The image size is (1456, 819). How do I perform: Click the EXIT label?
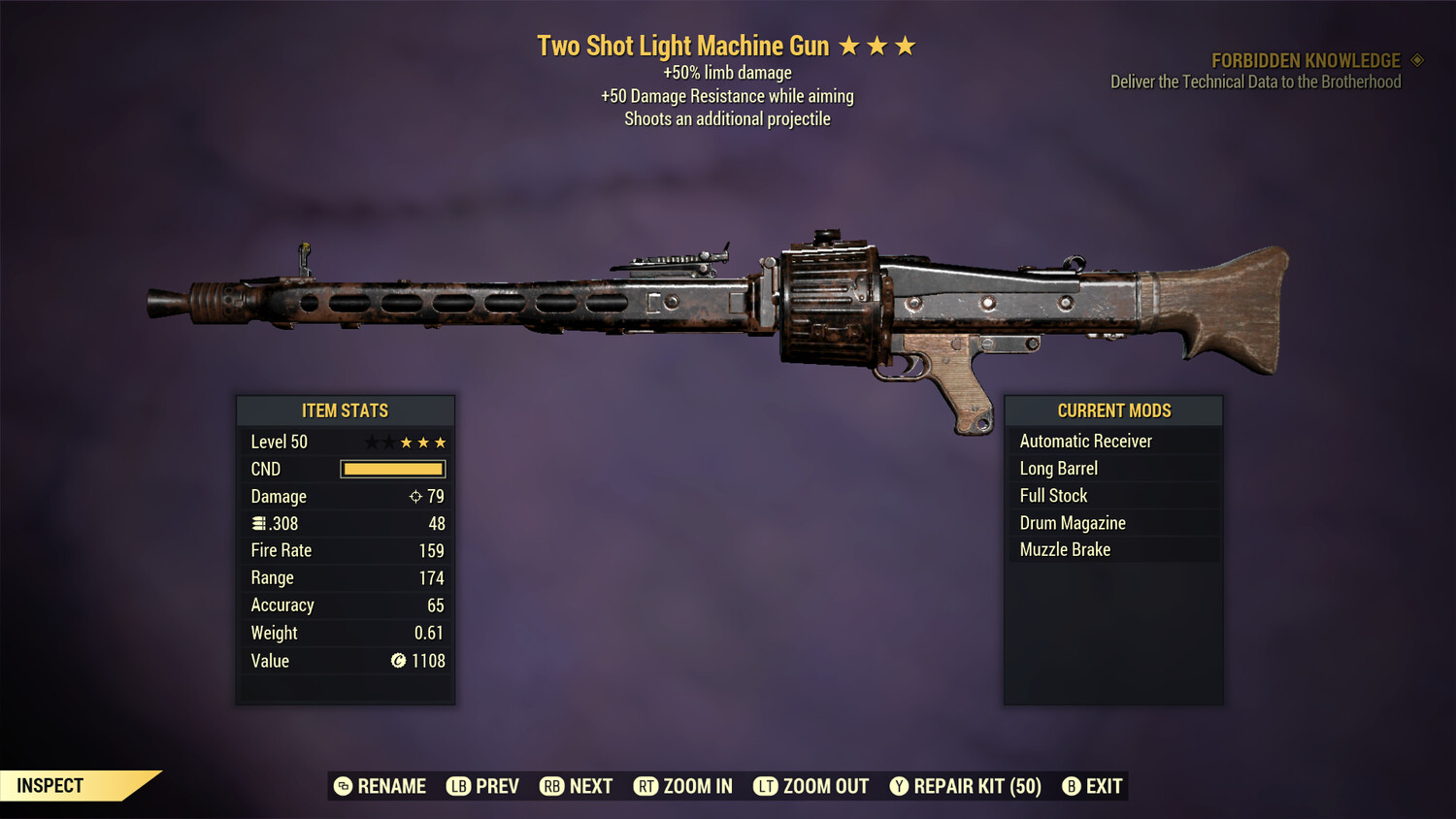[1104, 786]
